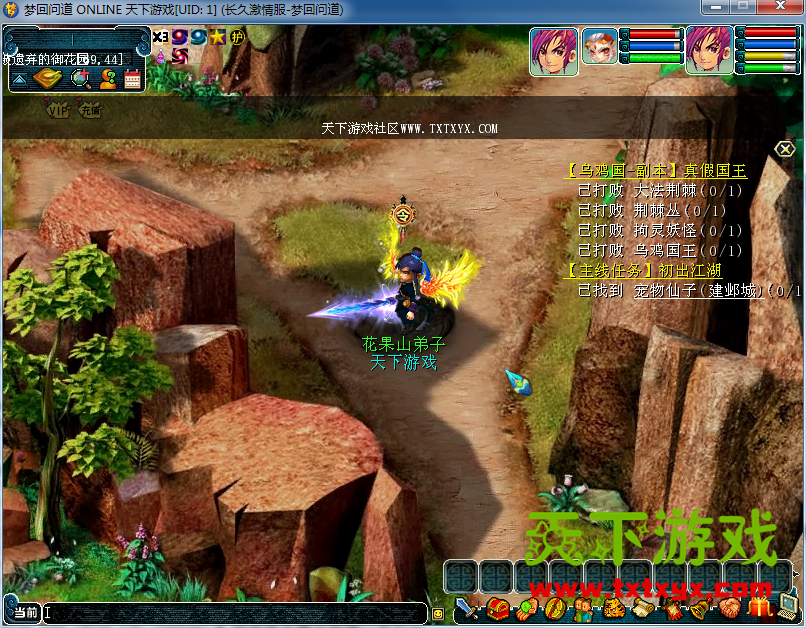806x628 pixels.
Task: Minimize the game window
Action: click(714, 8)
